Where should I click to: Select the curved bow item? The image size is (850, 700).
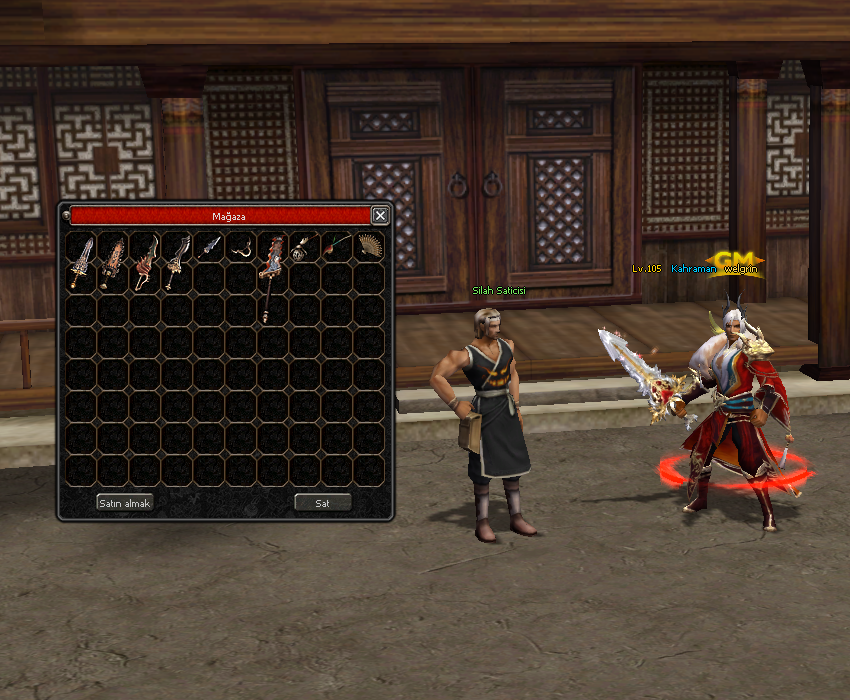tap(240, 247)
